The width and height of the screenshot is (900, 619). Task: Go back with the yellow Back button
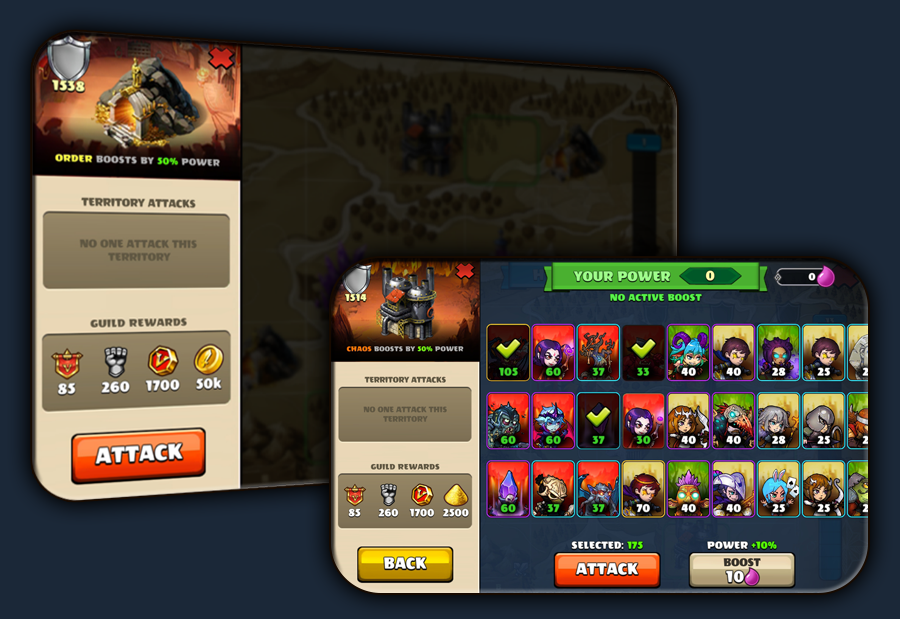coord(405,564)
